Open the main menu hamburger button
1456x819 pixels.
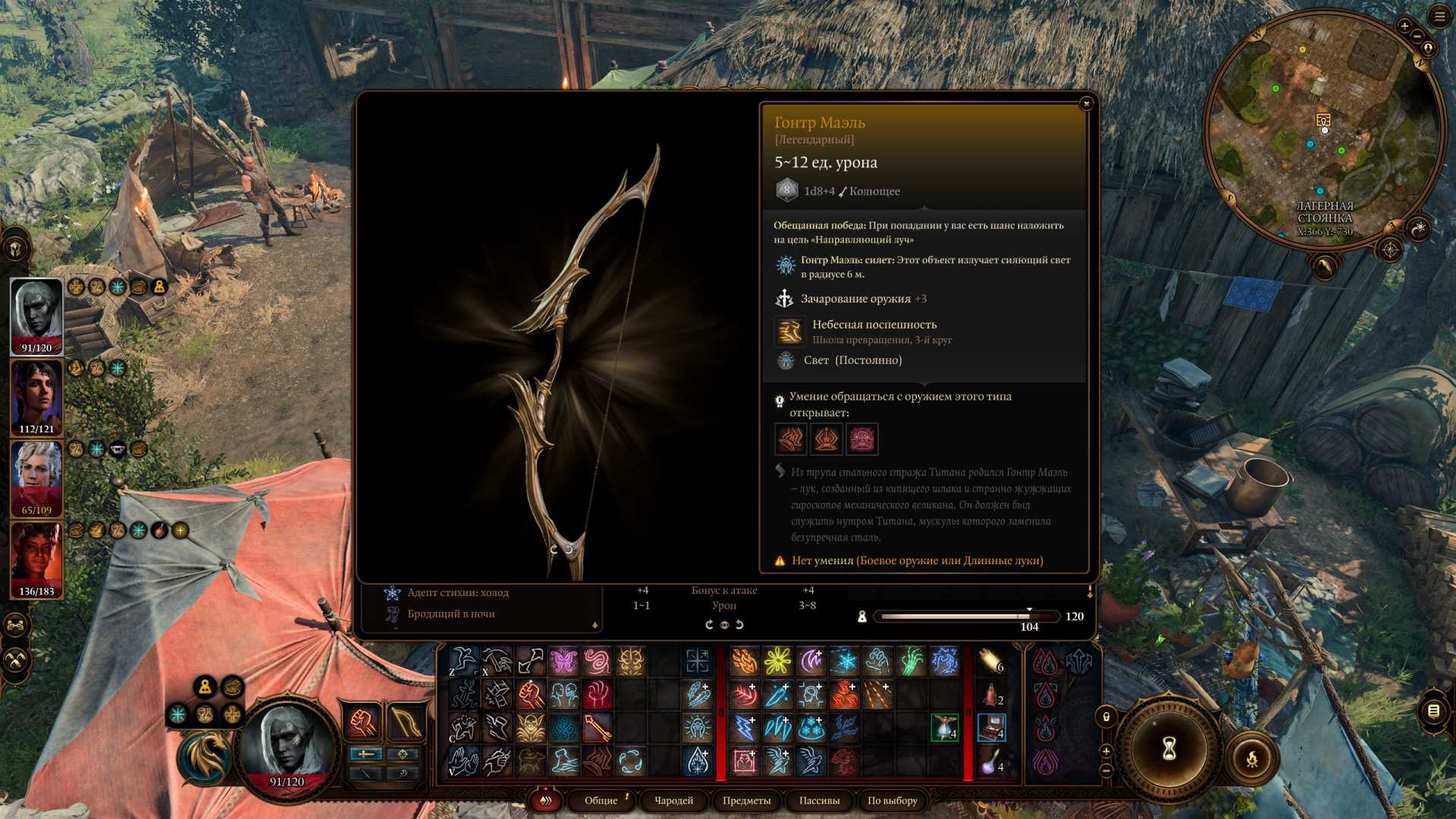click(1439, 17)
